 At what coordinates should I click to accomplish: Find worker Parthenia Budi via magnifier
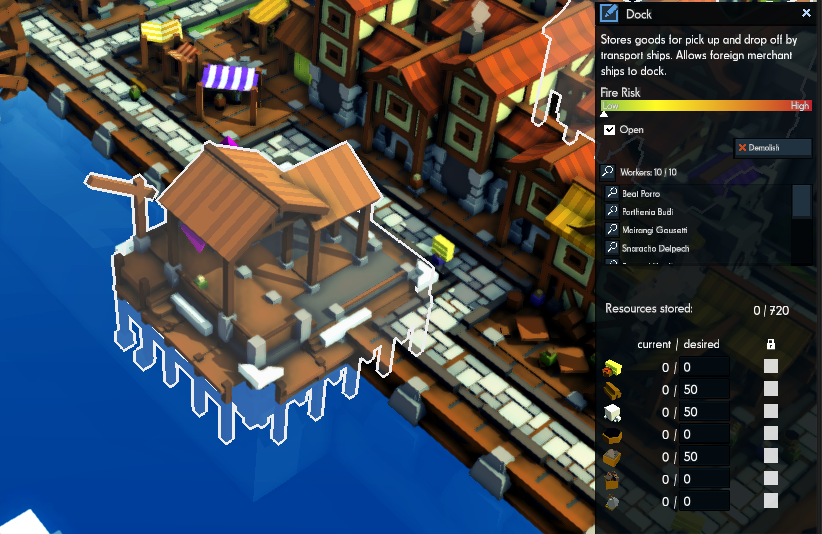pyautogui.click(x=612, y=212)
